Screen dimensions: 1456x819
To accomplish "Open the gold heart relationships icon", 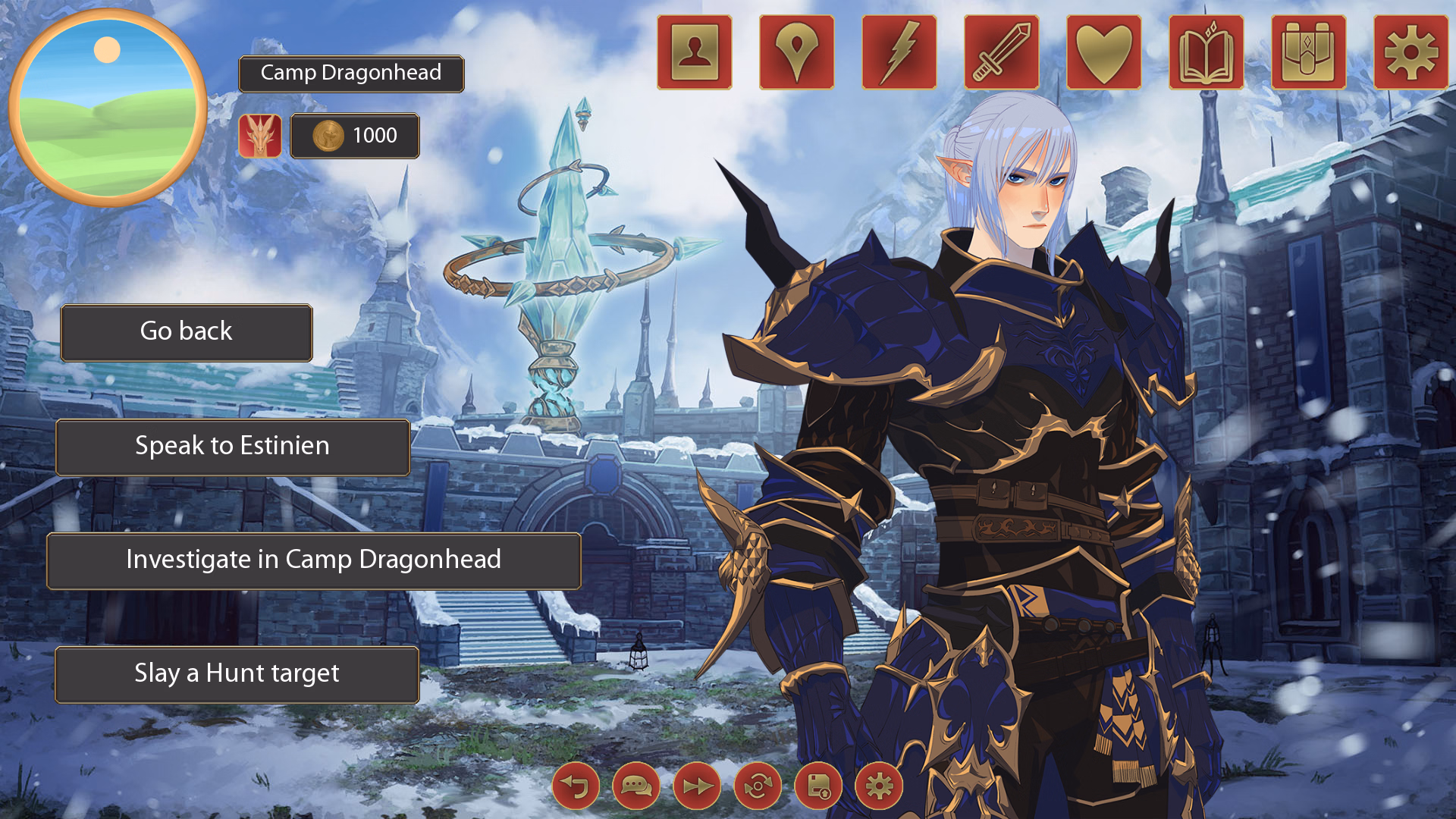I will point(1103,52).
